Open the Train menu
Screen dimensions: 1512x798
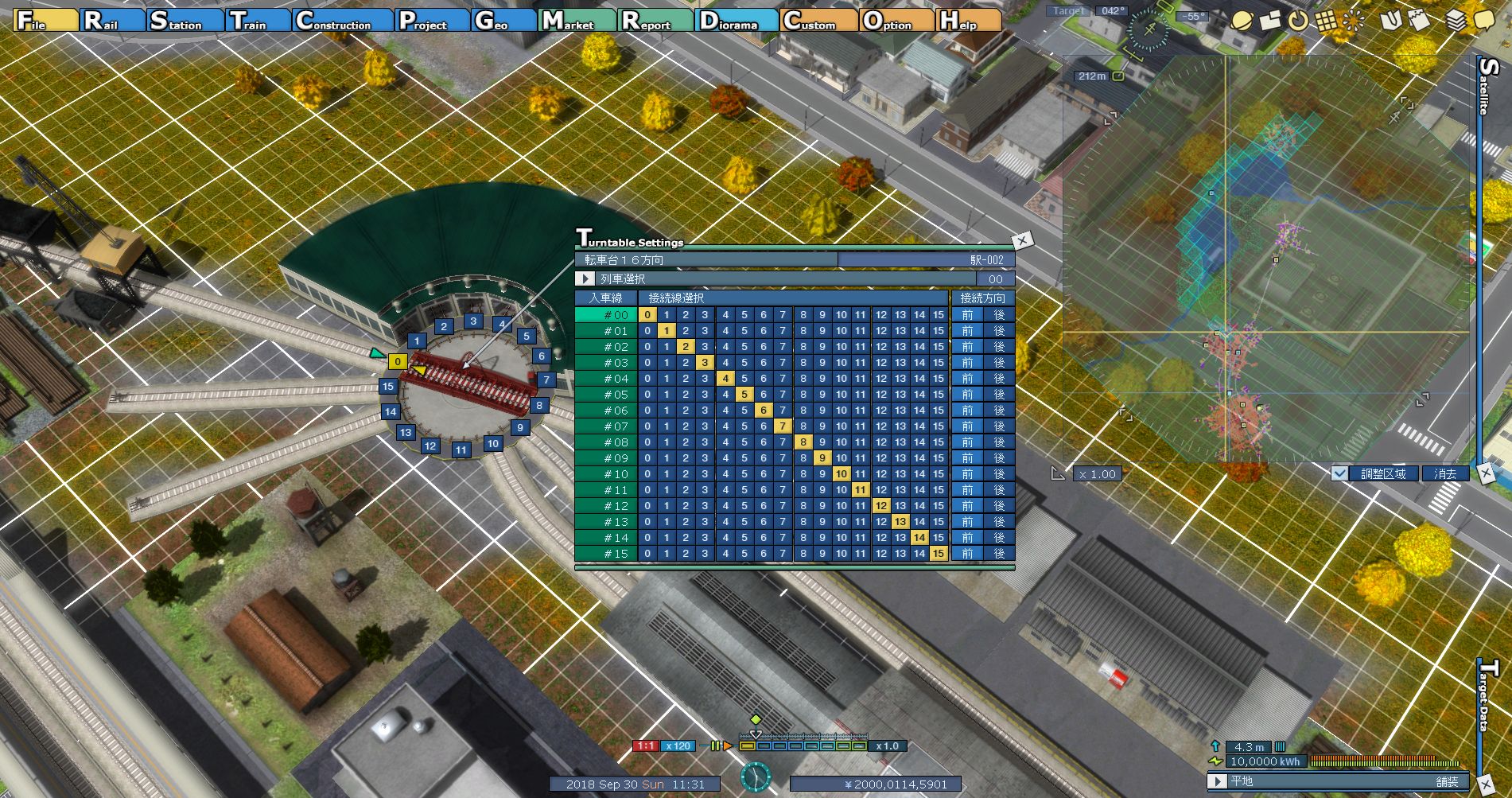(257, 21)
